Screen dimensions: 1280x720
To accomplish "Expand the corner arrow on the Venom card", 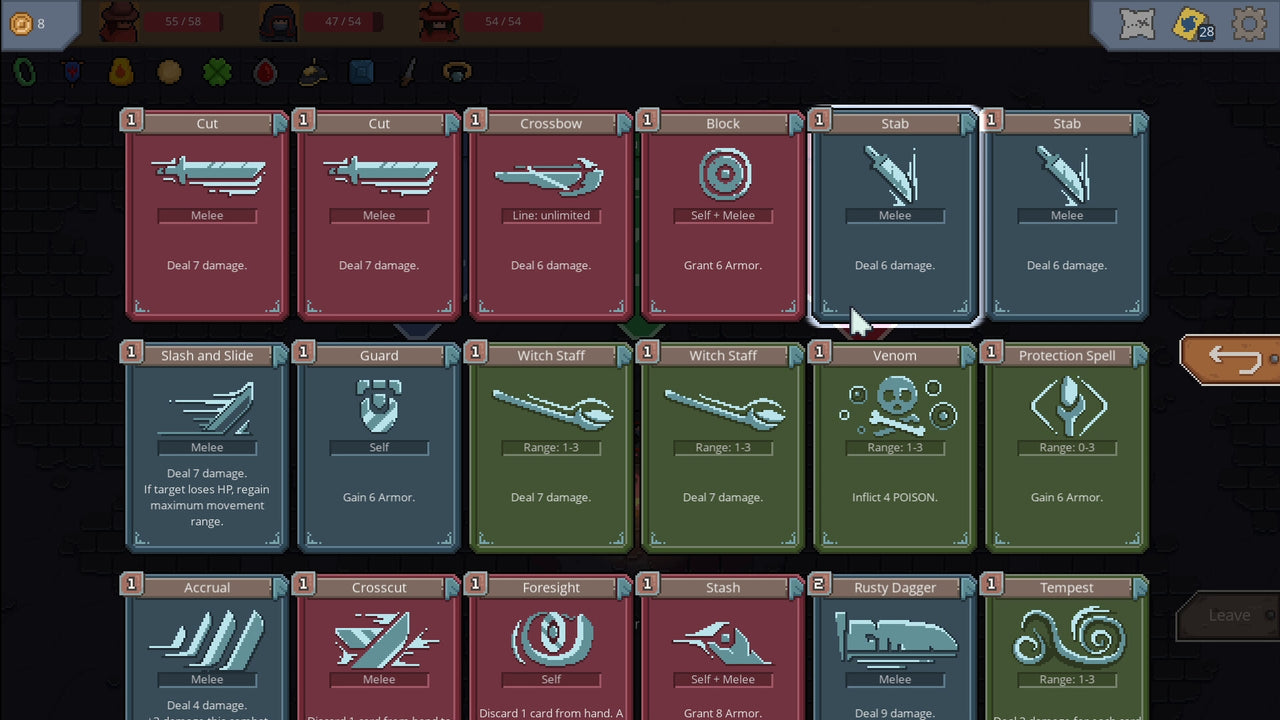I will [967, 354].
